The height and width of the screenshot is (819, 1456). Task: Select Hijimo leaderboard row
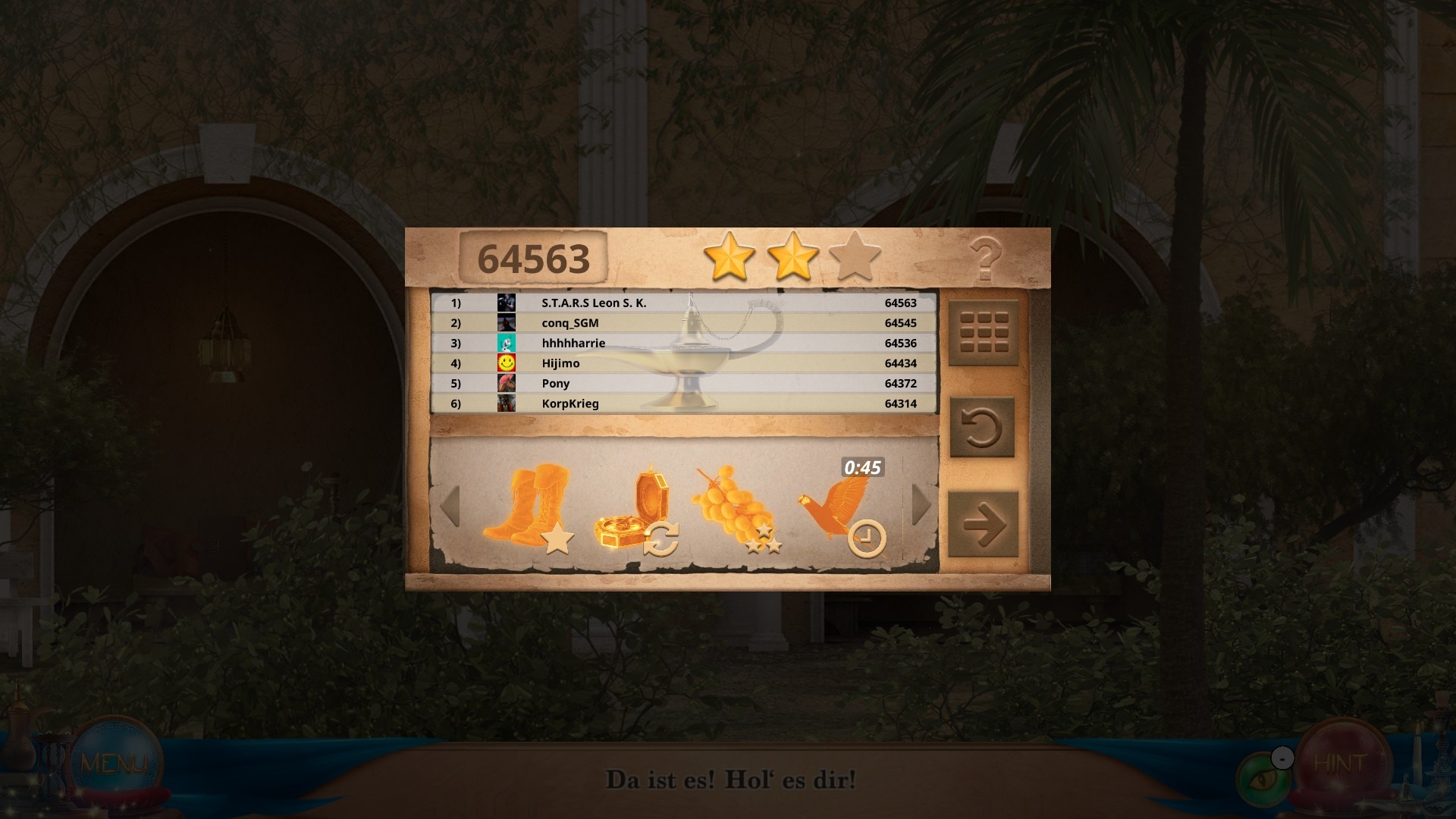click(x=684, y=363)
